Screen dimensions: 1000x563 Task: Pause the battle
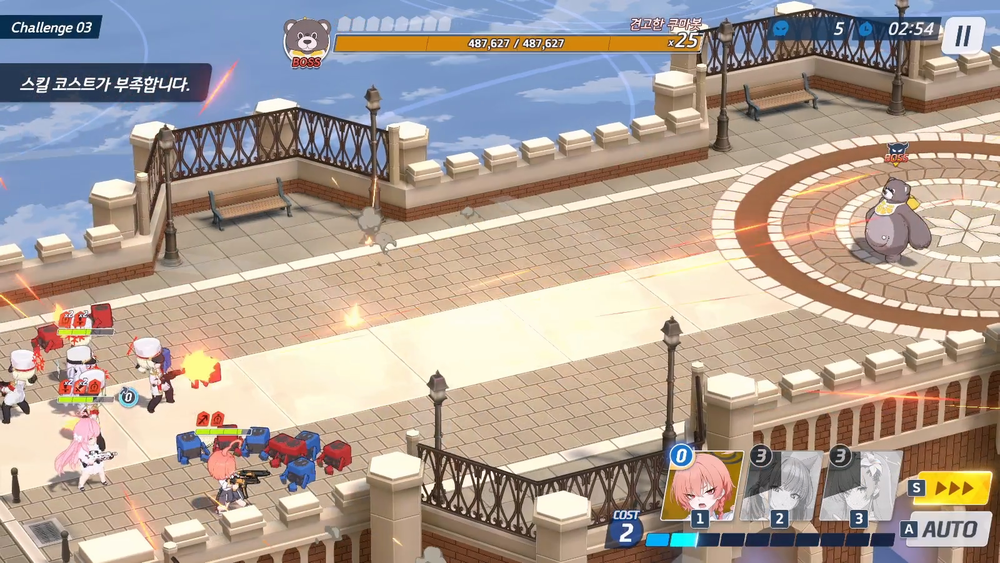click(962, 36)
